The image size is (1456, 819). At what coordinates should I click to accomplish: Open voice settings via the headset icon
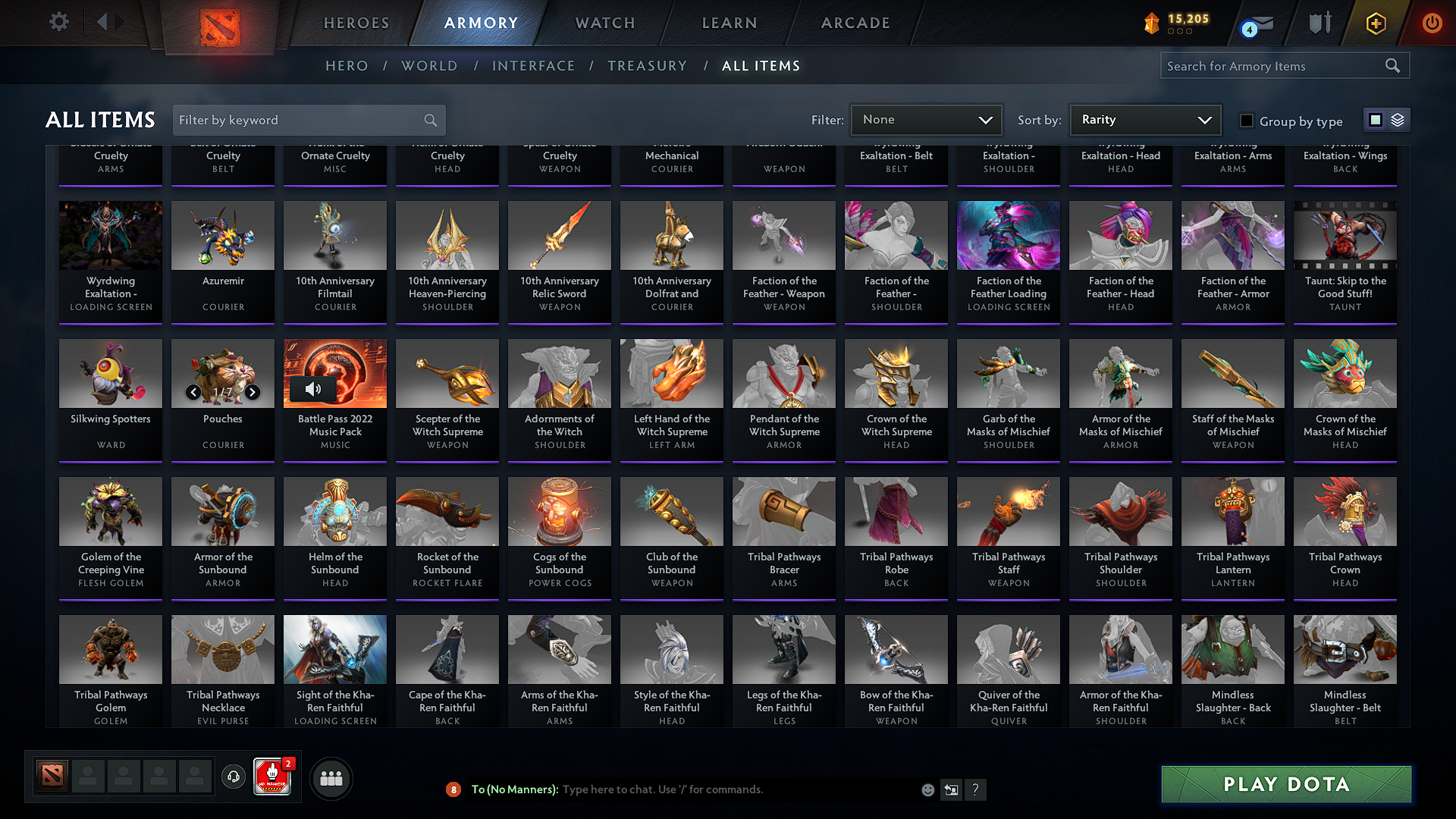pyautogui.click(x=234, y=777)
